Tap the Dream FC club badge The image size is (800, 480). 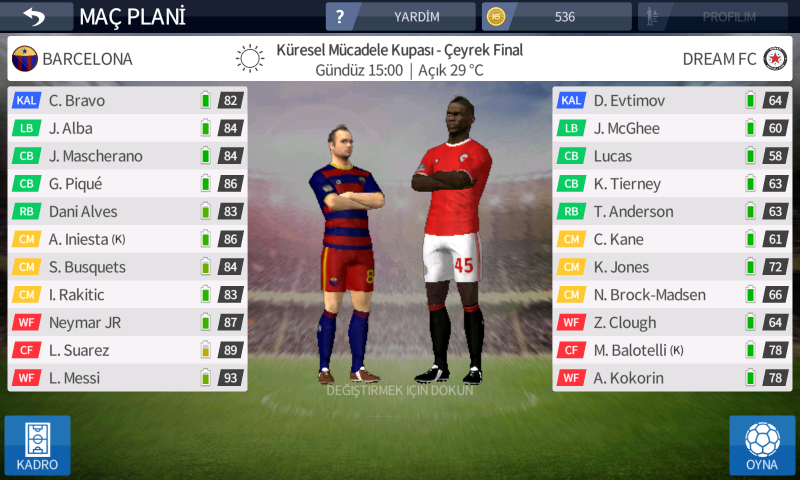tap(774, 59)
